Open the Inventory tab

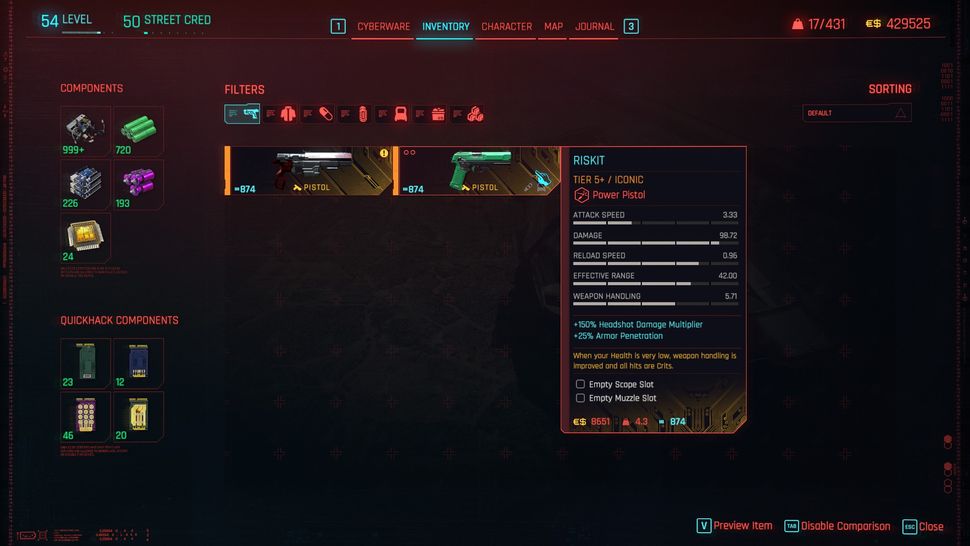pyautogui.click(x=445, y=27)
